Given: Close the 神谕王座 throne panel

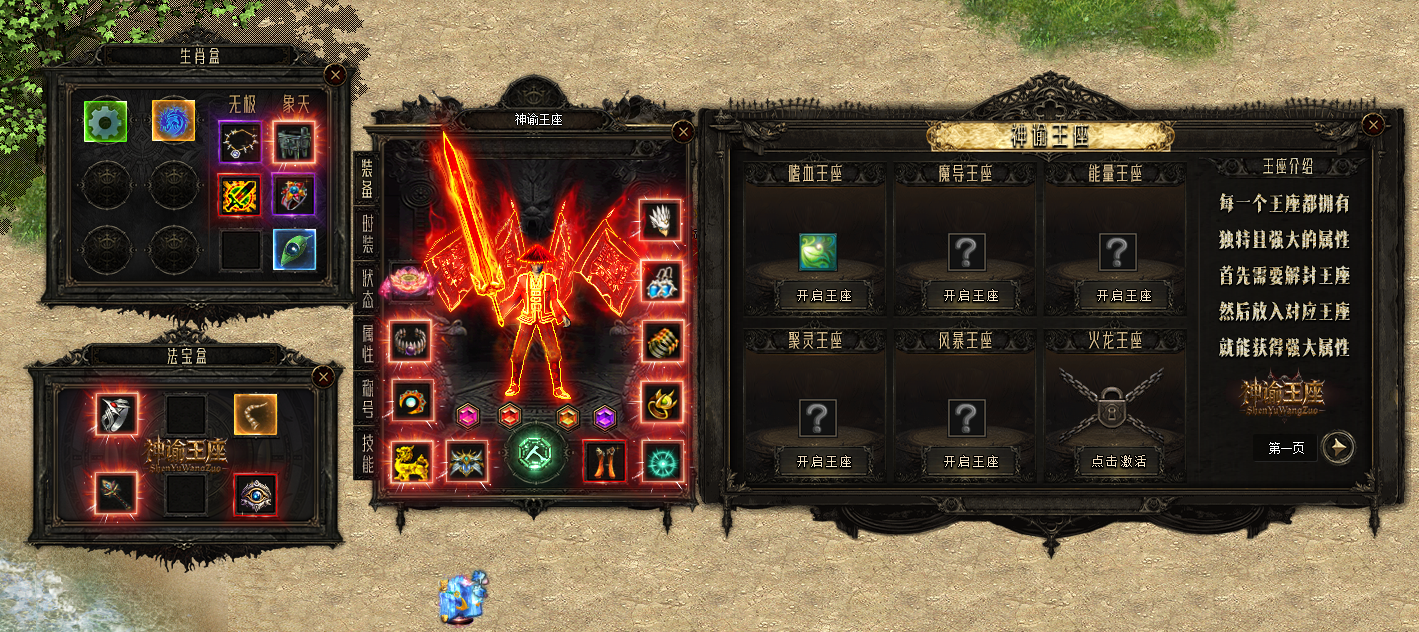Looking at the screenshot, I should pyautogui.click(x=1374, y=124).
